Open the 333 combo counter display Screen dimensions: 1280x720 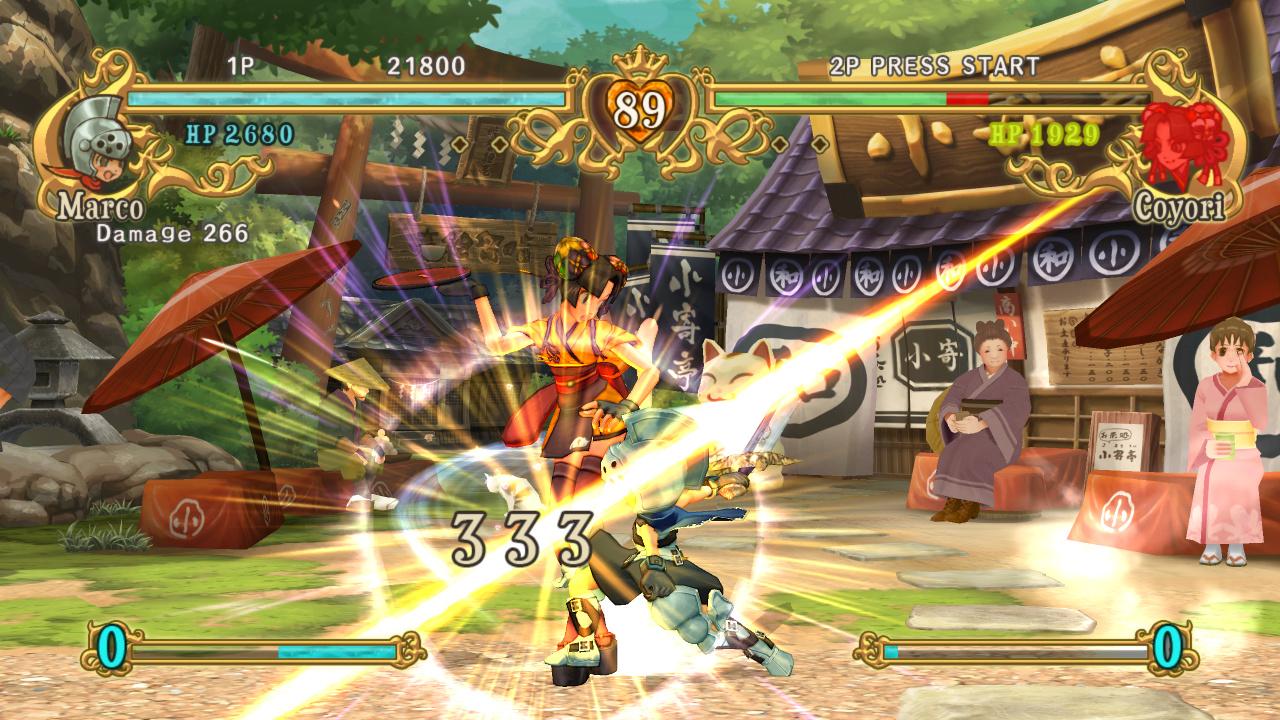[x=520, y=535]
